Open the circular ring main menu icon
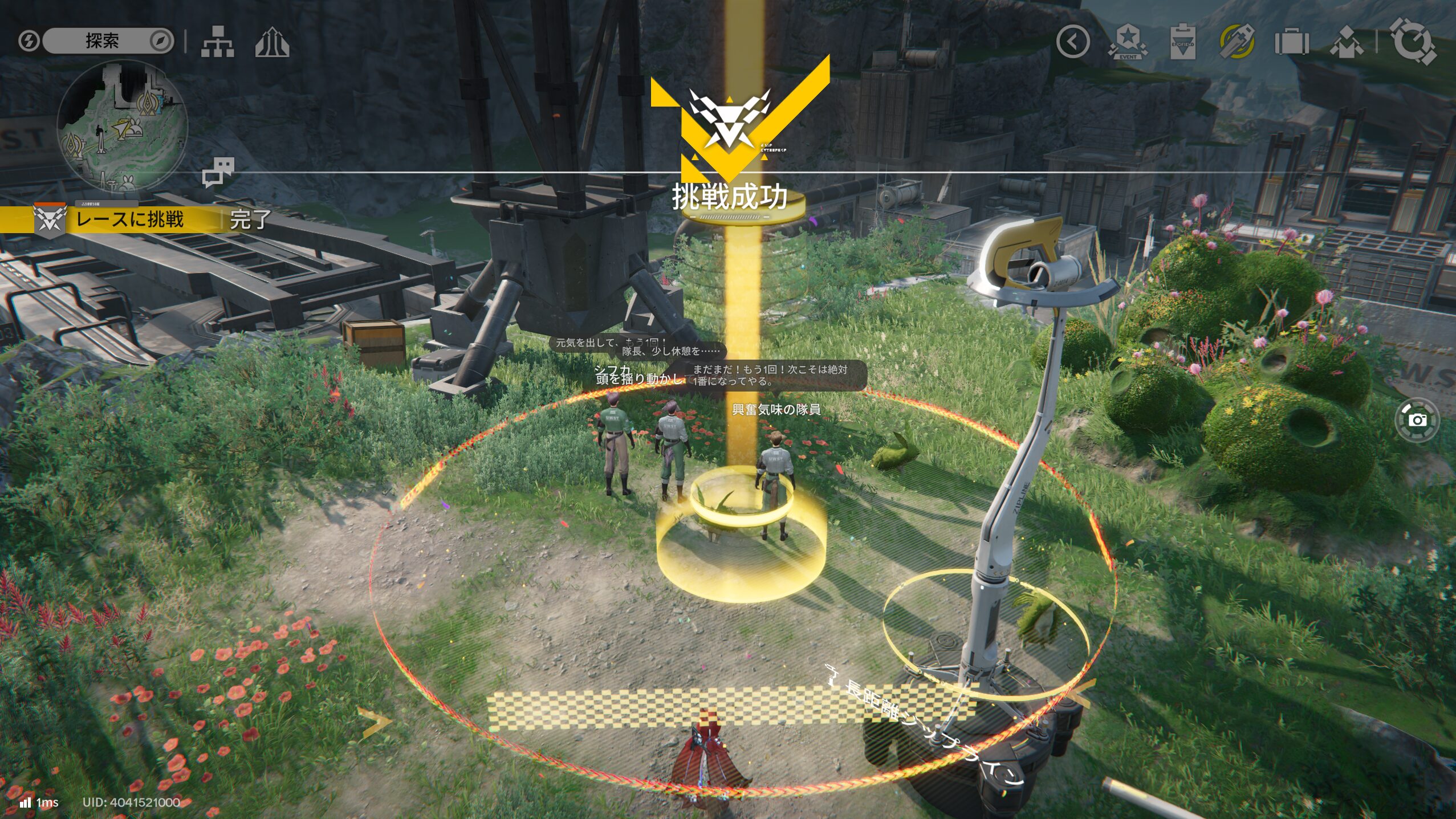The height and width of the screenshot is (819, 1456). click(x=1412, y=41)
